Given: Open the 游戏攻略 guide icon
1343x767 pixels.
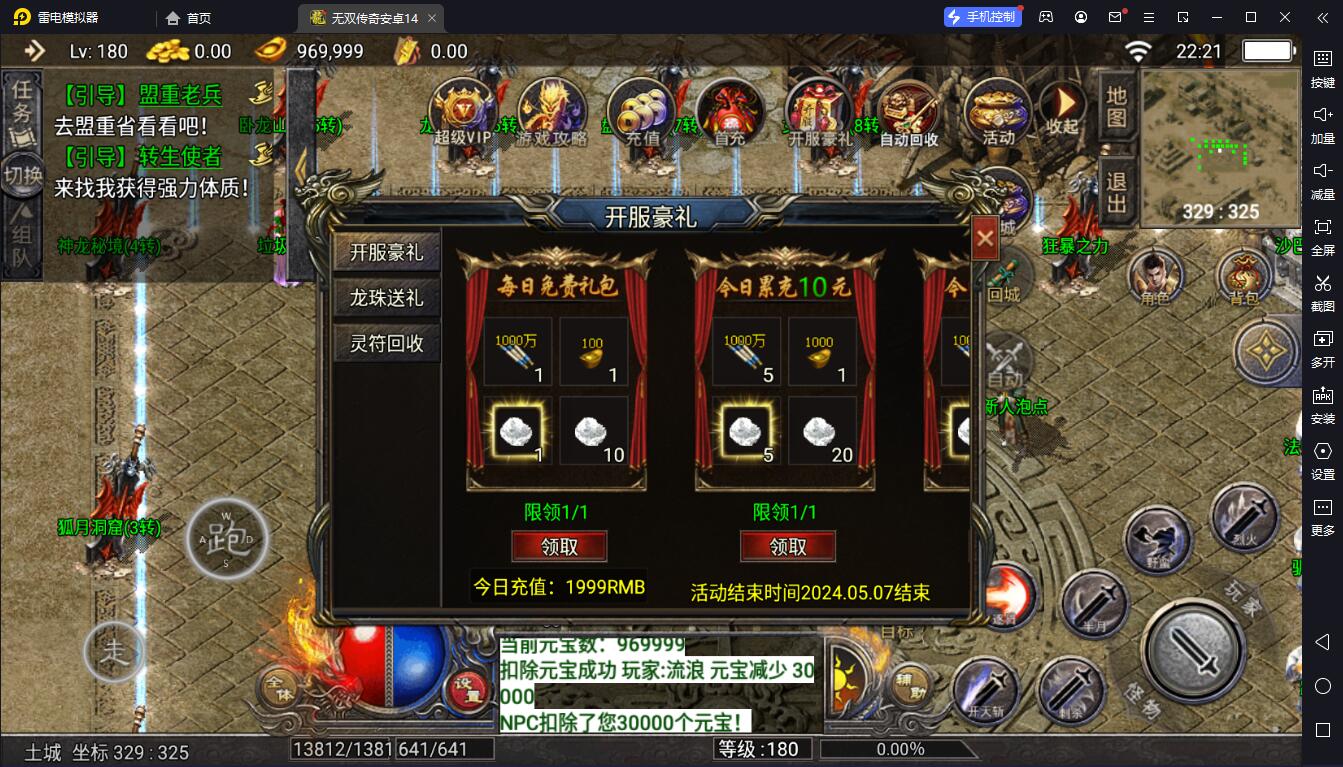Looking at the screenshot, I should coord(552,111).
